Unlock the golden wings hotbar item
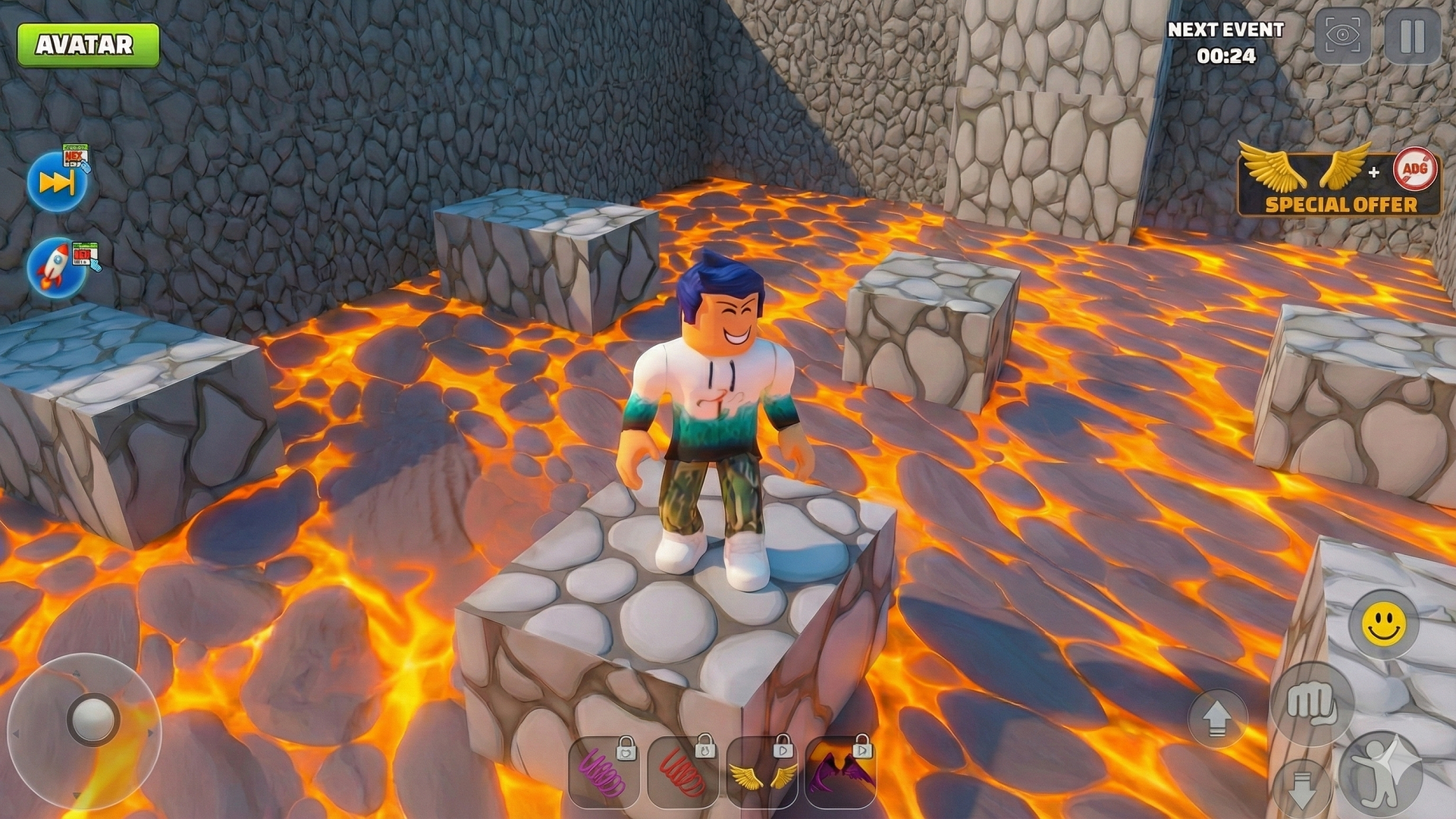This screenshot has width=1456, height=819. 761,775
